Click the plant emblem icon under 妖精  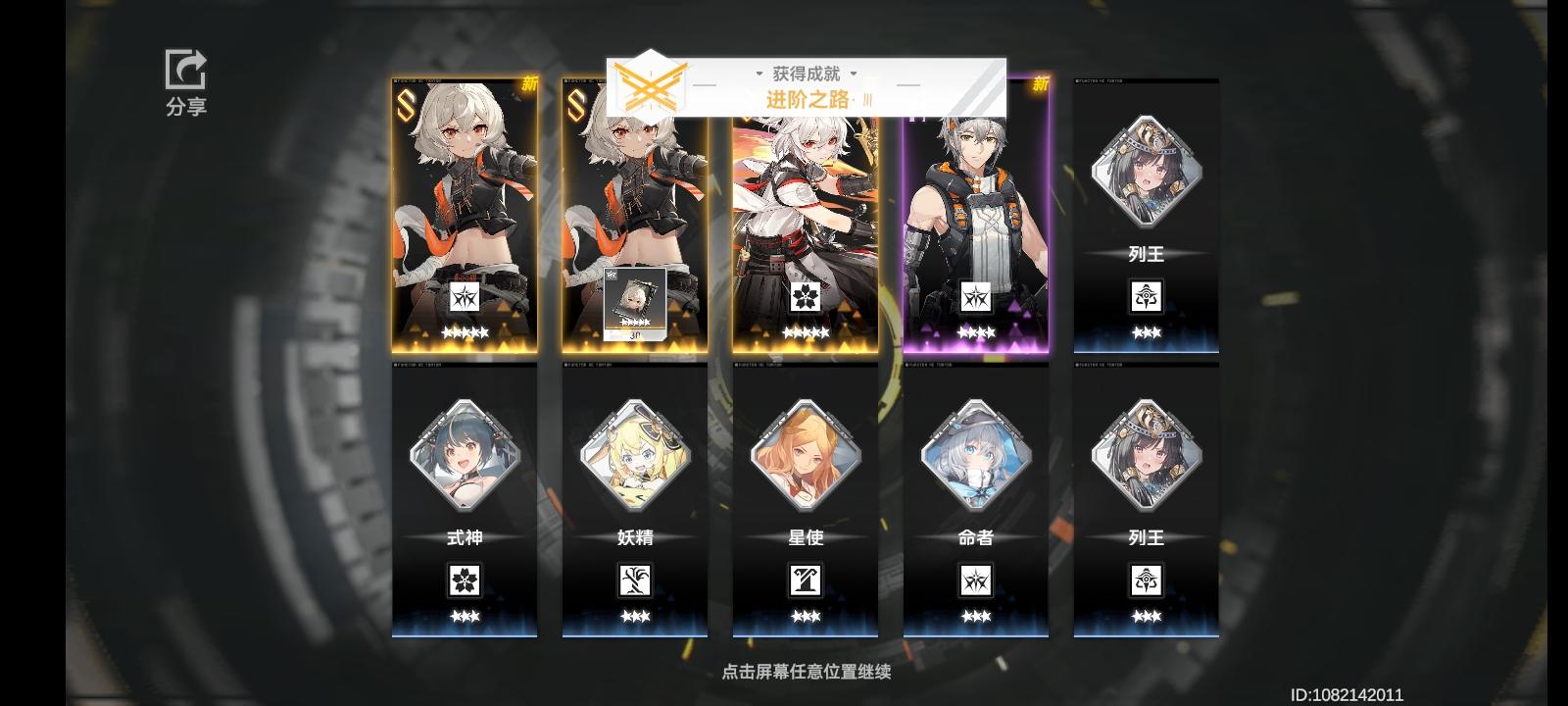635,580
